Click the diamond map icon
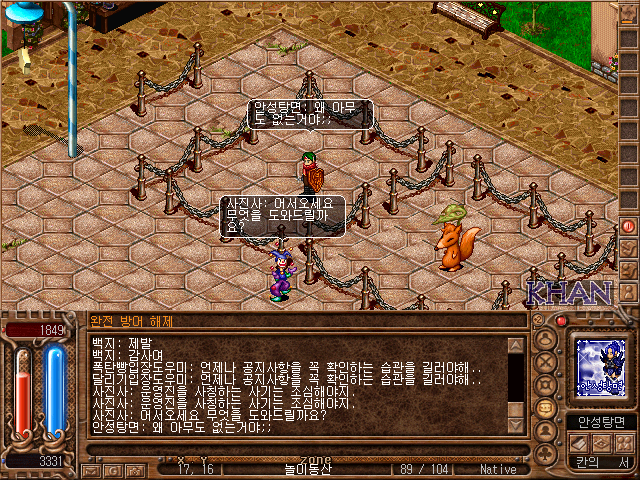The height and width of the screenshot is (480, 640). (601, 443)
